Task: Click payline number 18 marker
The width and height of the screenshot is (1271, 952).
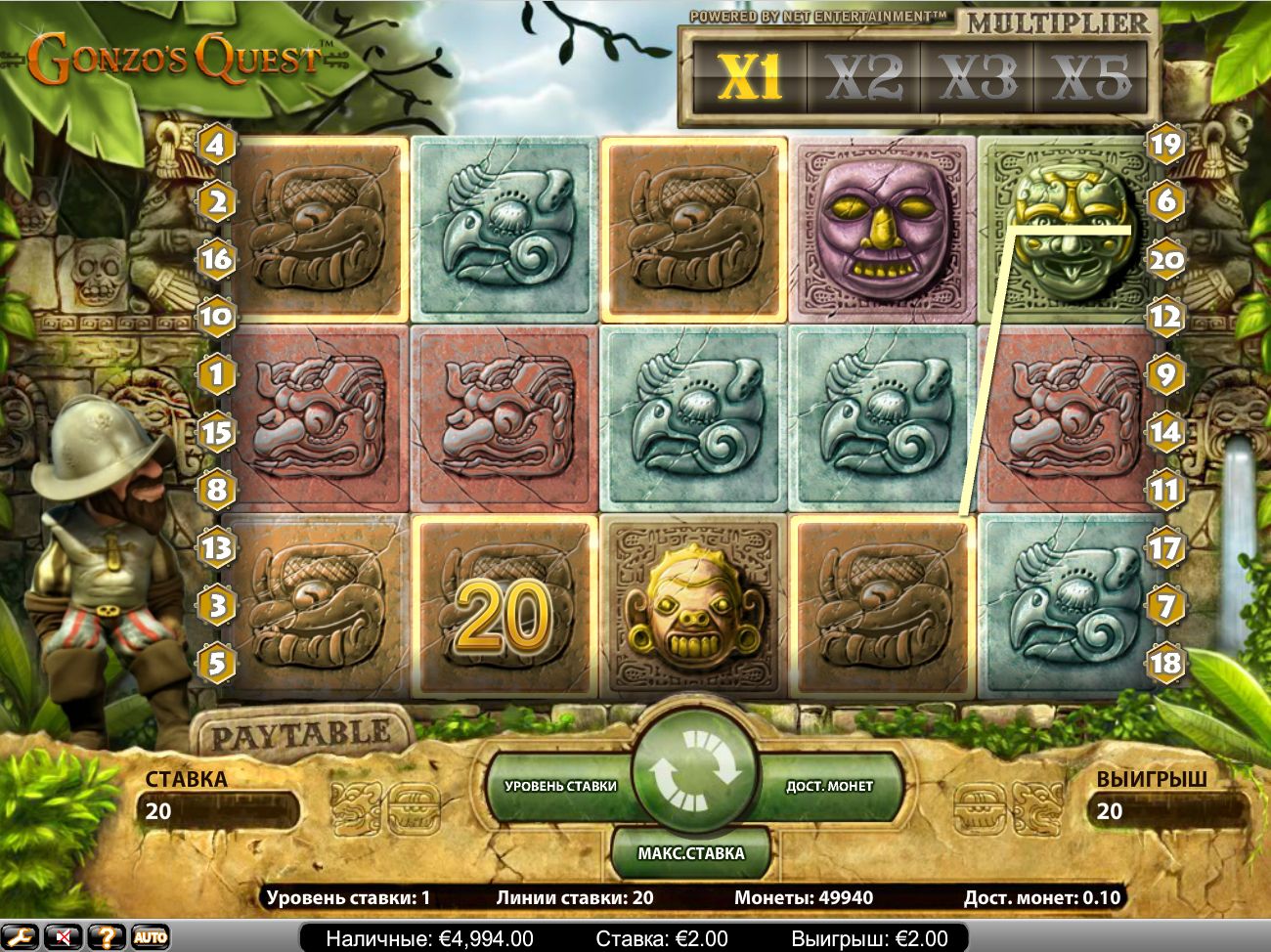Action: tap(1165, 663)
